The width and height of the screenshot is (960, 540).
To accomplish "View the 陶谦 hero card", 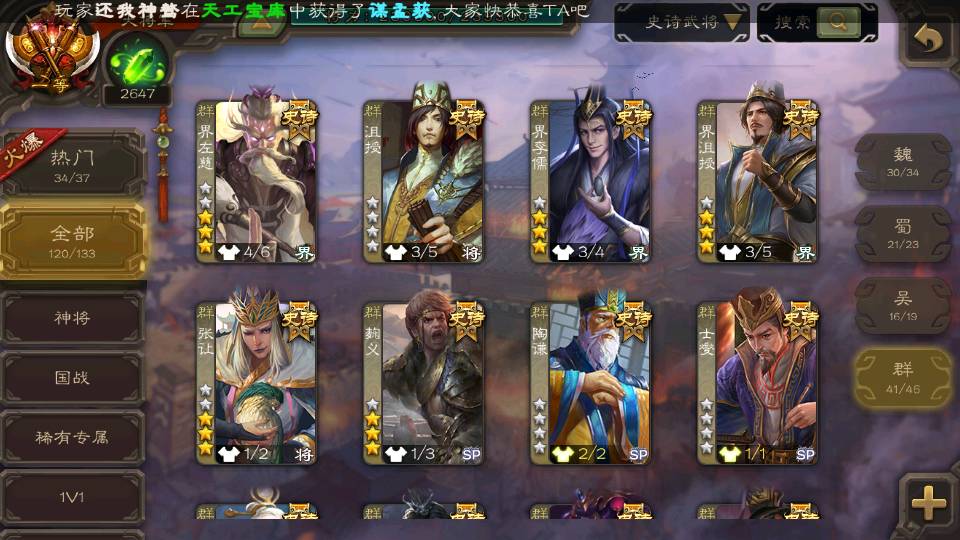I will pos(590,380).
